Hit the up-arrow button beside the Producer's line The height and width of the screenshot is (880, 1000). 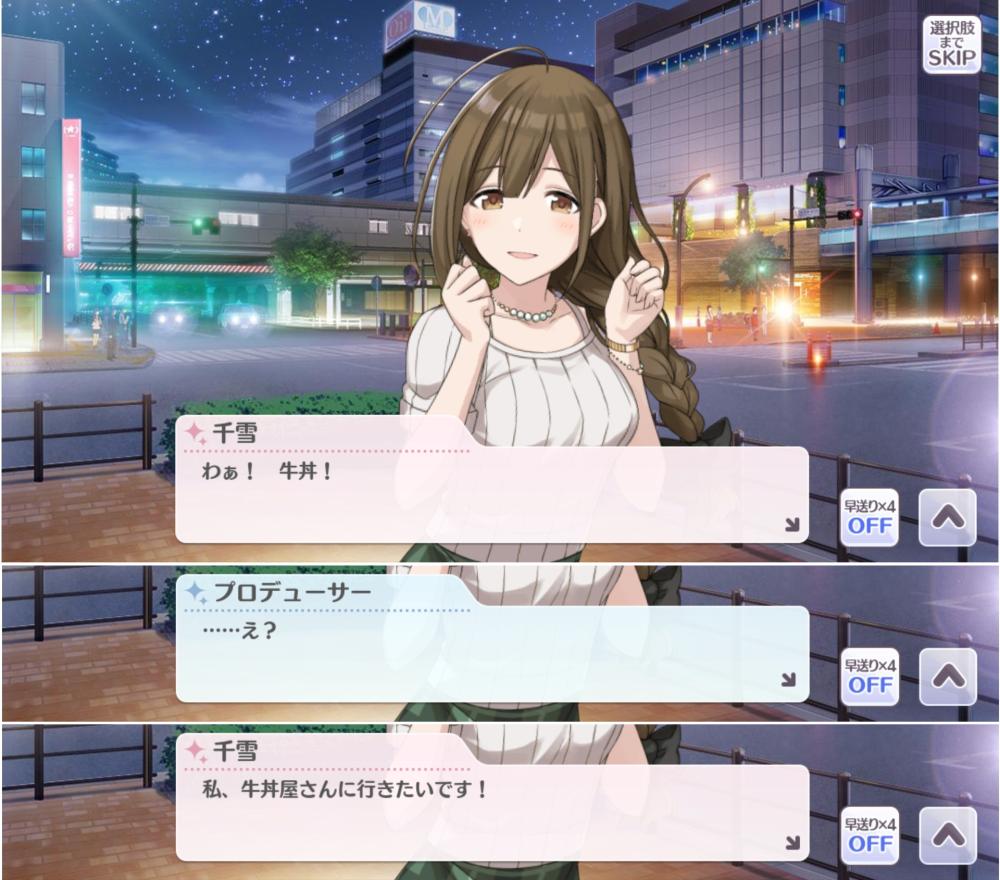tap(946, 677)
